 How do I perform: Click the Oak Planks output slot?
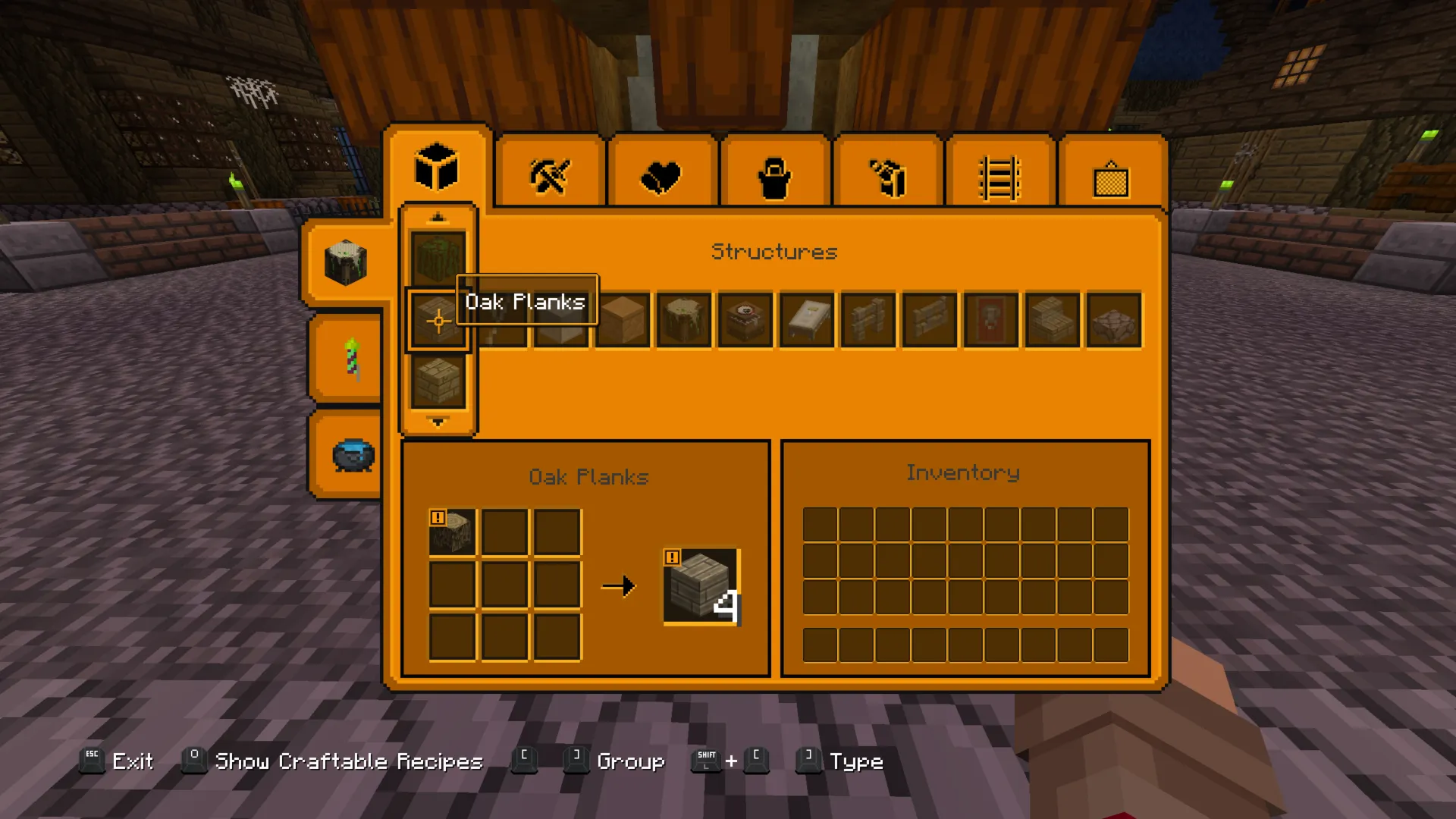701,586
